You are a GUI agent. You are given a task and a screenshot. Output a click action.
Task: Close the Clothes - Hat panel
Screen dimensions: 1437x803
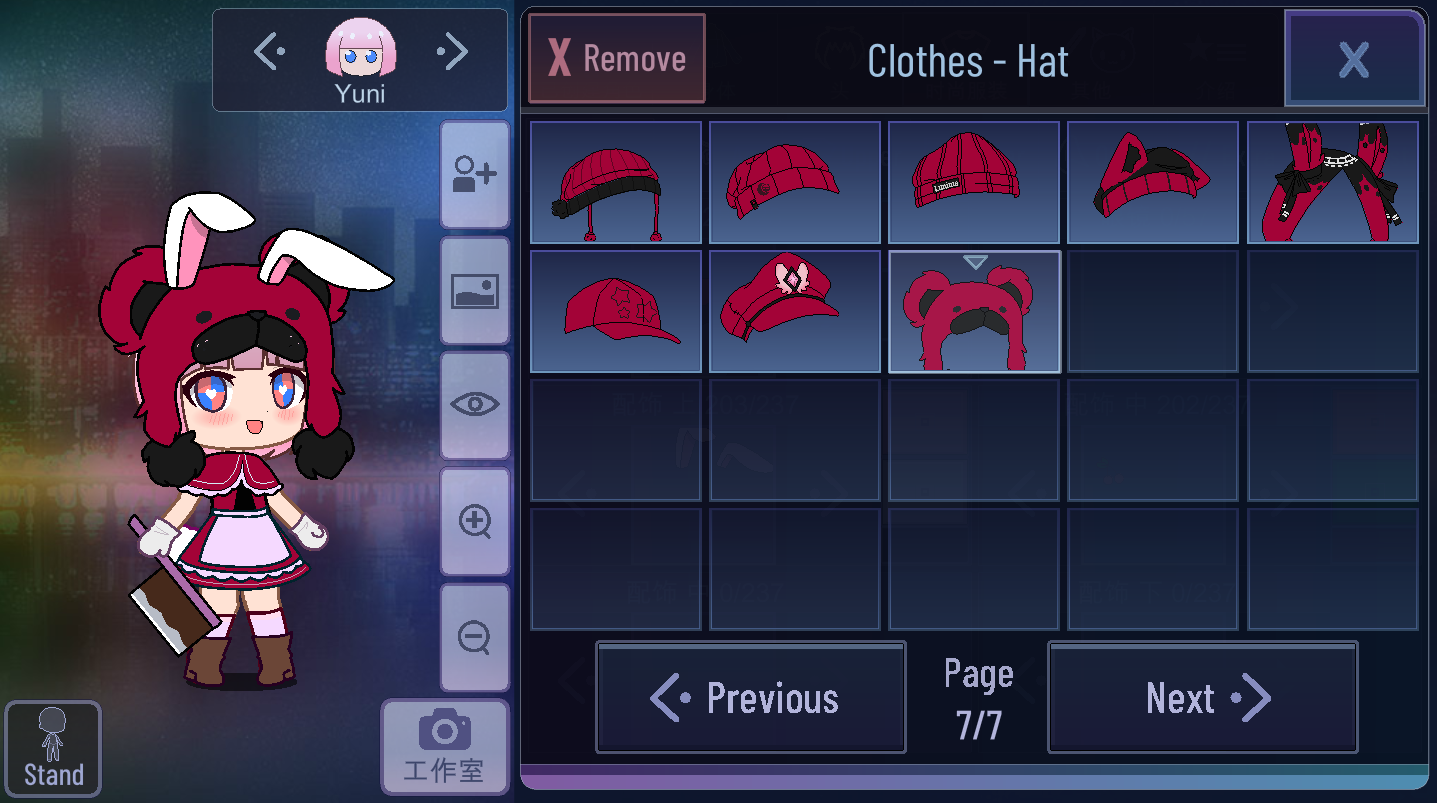[x=1354, y=60]
